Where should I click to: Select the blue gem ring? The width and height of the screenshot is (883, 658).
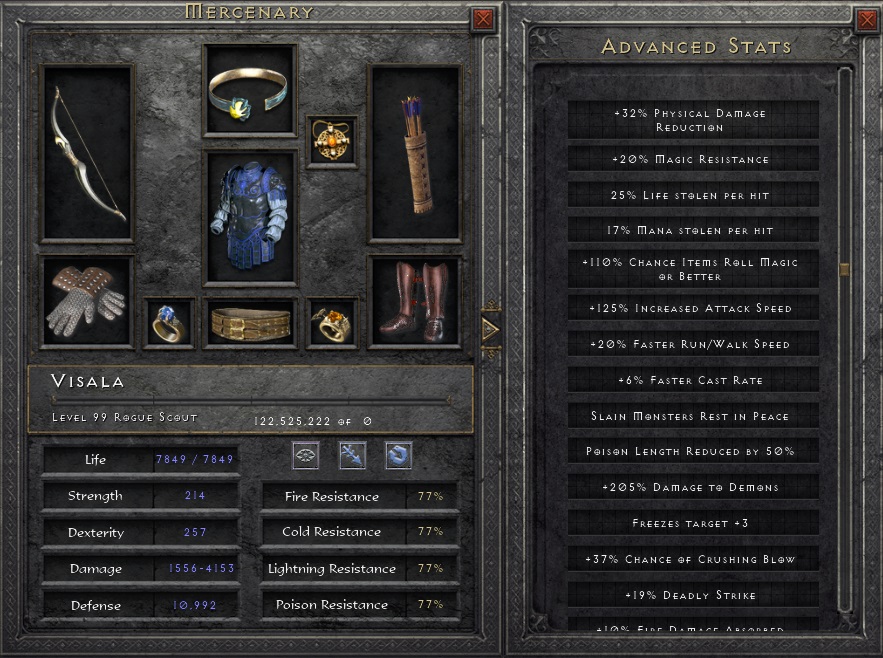[x=168, y=322]
